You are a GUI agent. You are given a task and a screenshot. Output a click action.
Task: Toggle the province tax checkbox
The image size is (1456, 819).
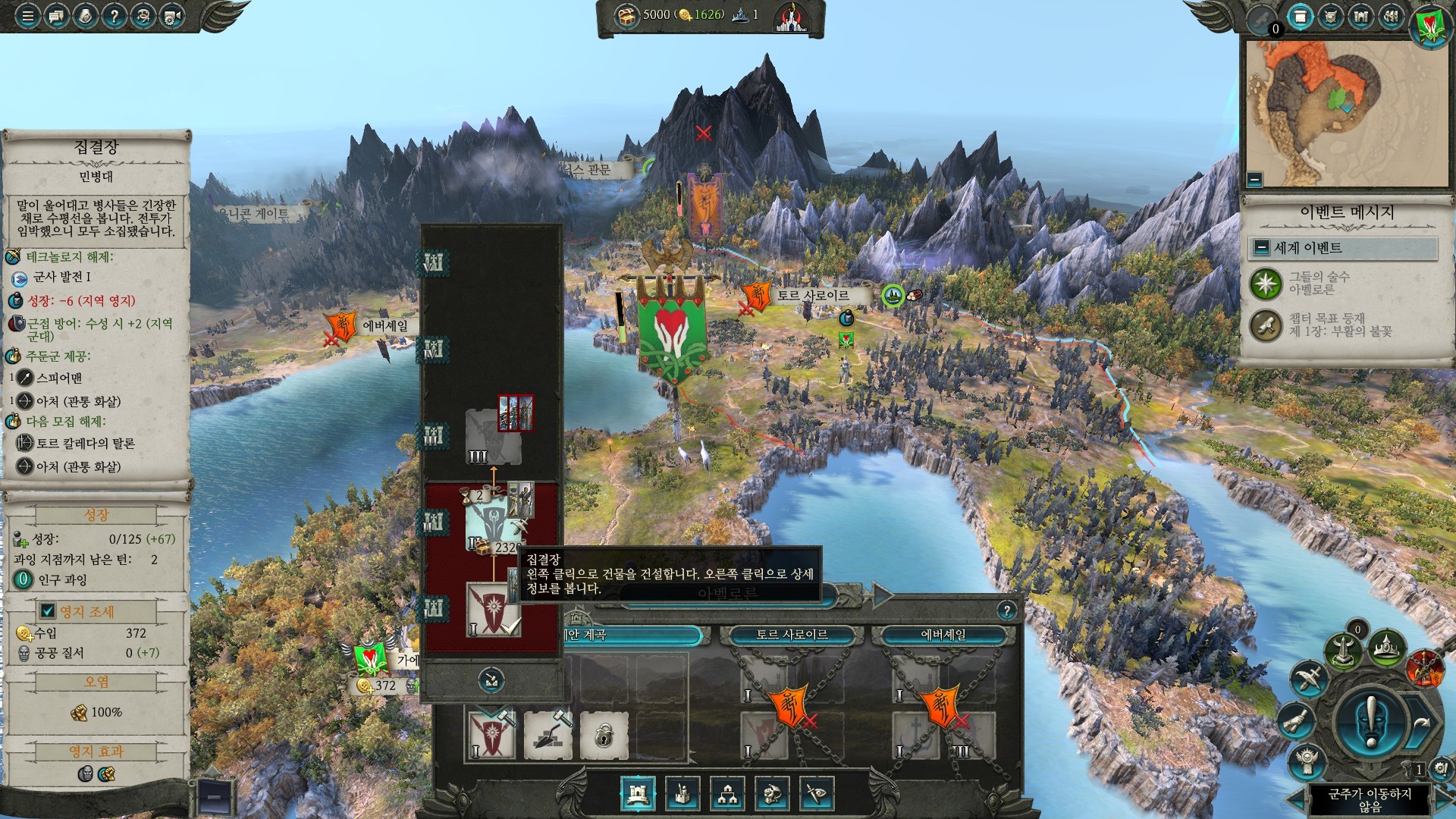[48, 611]
